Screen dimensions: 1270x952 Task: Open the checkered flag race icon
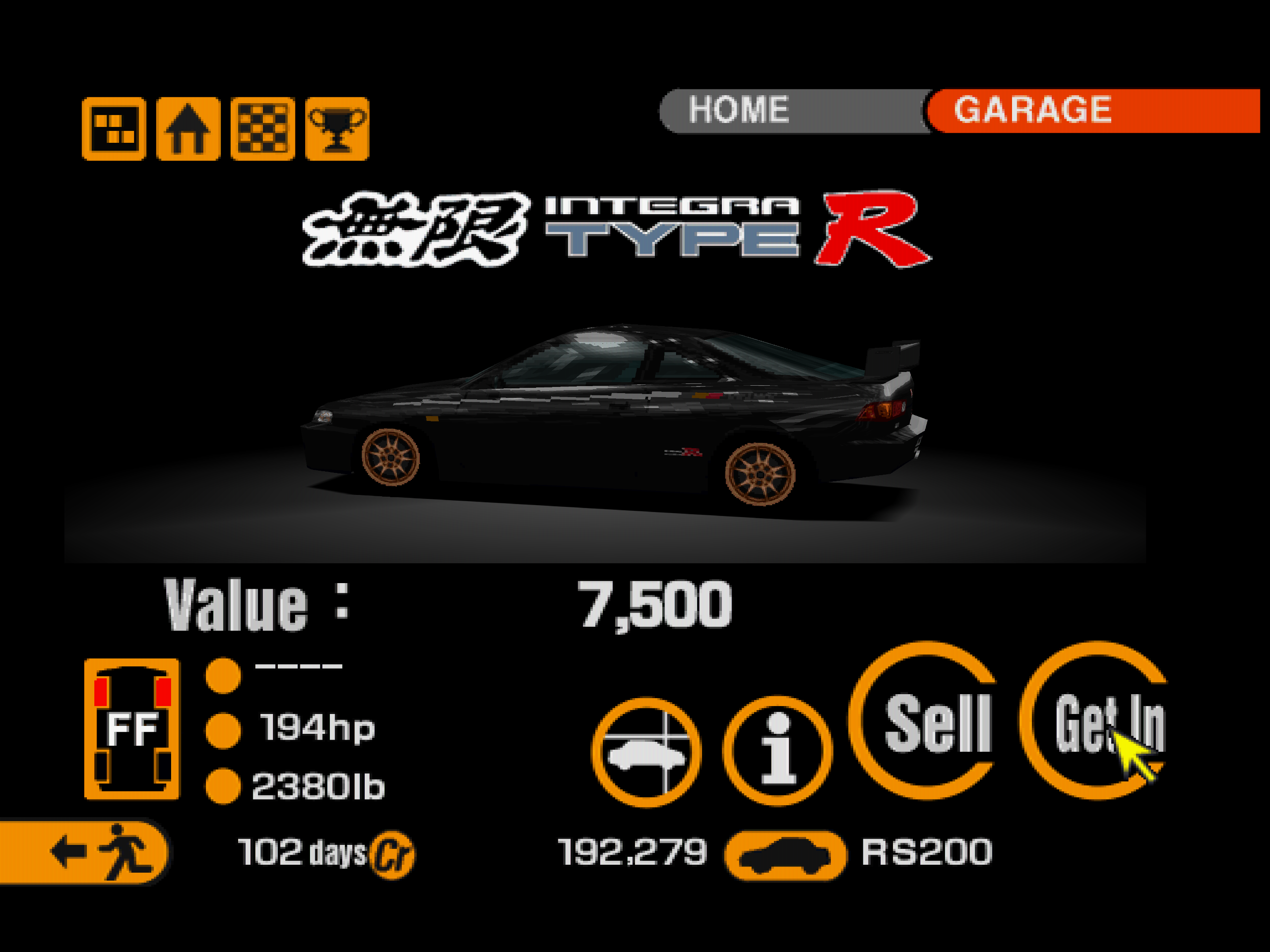click(262, 129)
